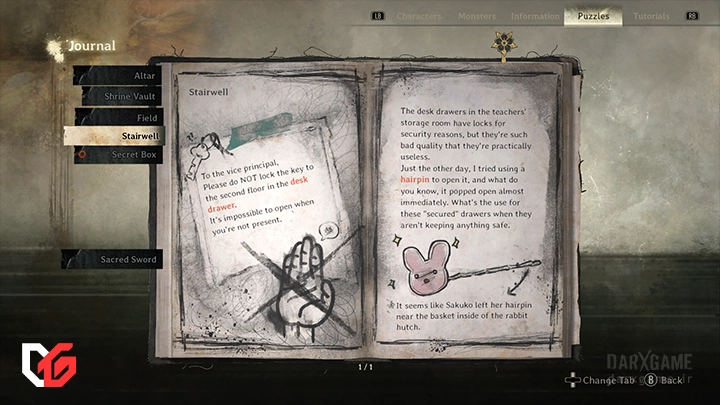Open the Secret Box entry
The height and width of the screenshot is (405, 720).
point(121,155)
